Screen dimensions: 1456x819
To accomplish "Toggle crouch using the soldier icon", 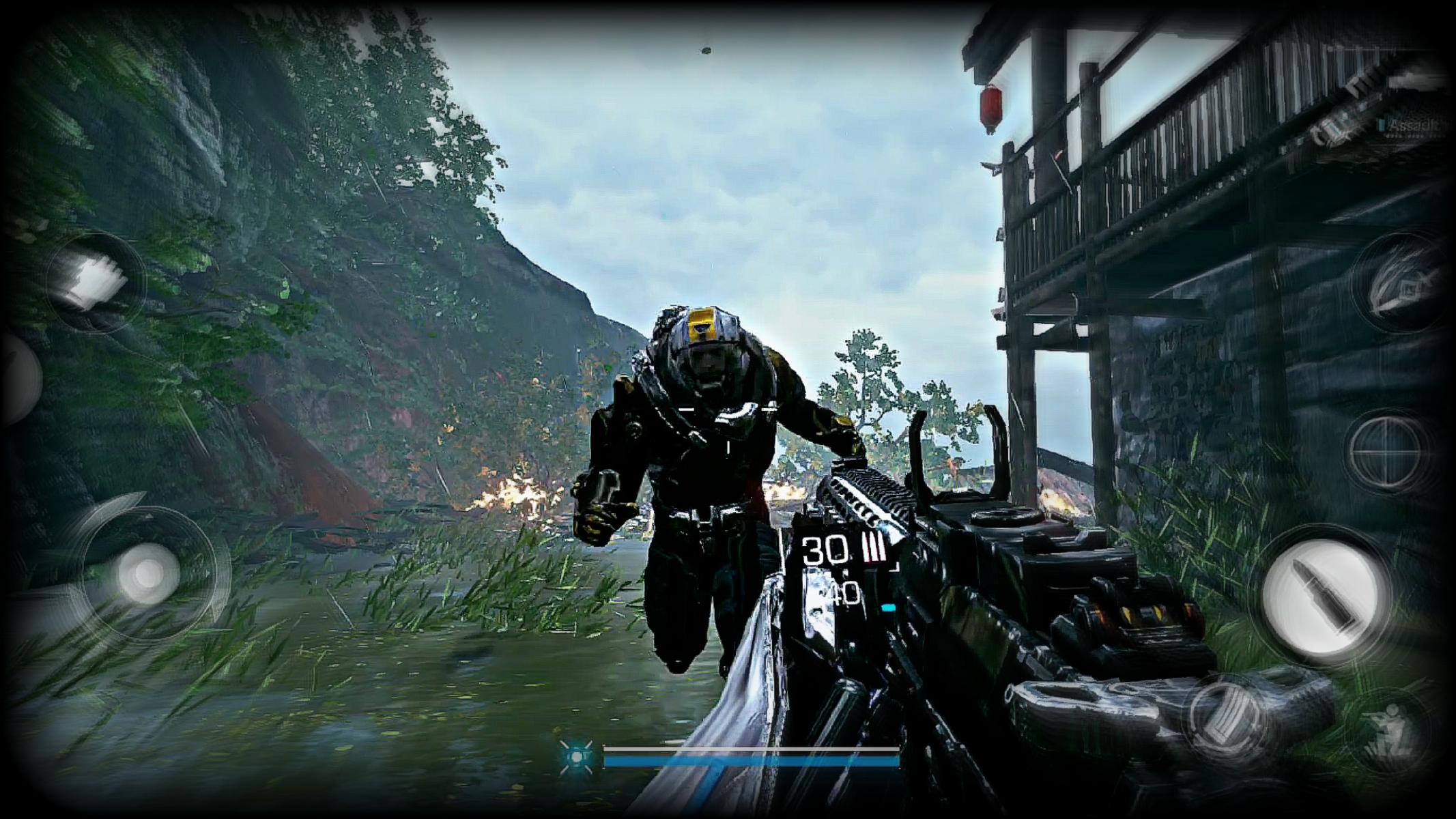I will pos(1394,727).
